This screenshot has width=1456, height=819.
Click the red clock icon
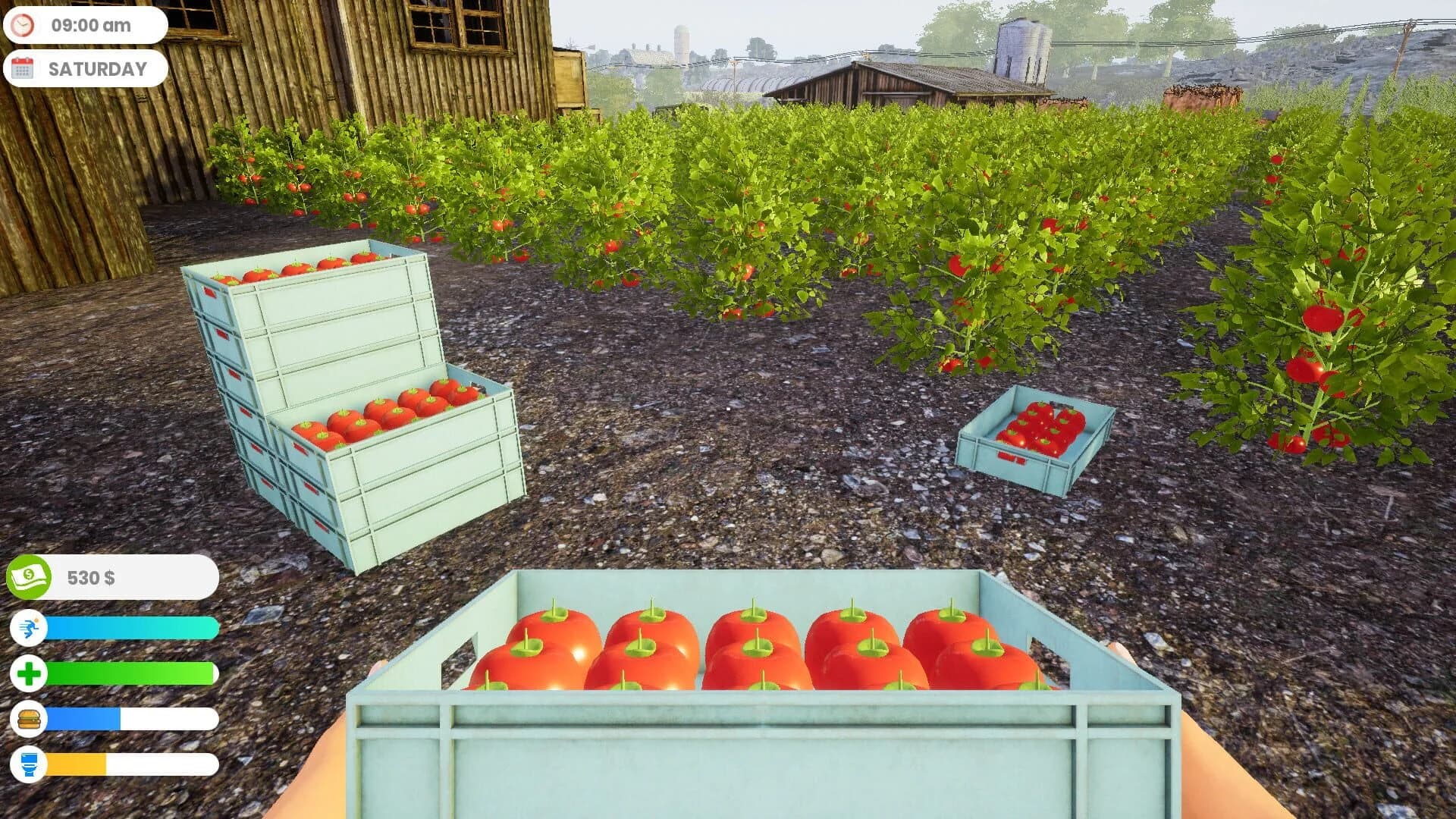pyautogui.click(x=23, y=24)
